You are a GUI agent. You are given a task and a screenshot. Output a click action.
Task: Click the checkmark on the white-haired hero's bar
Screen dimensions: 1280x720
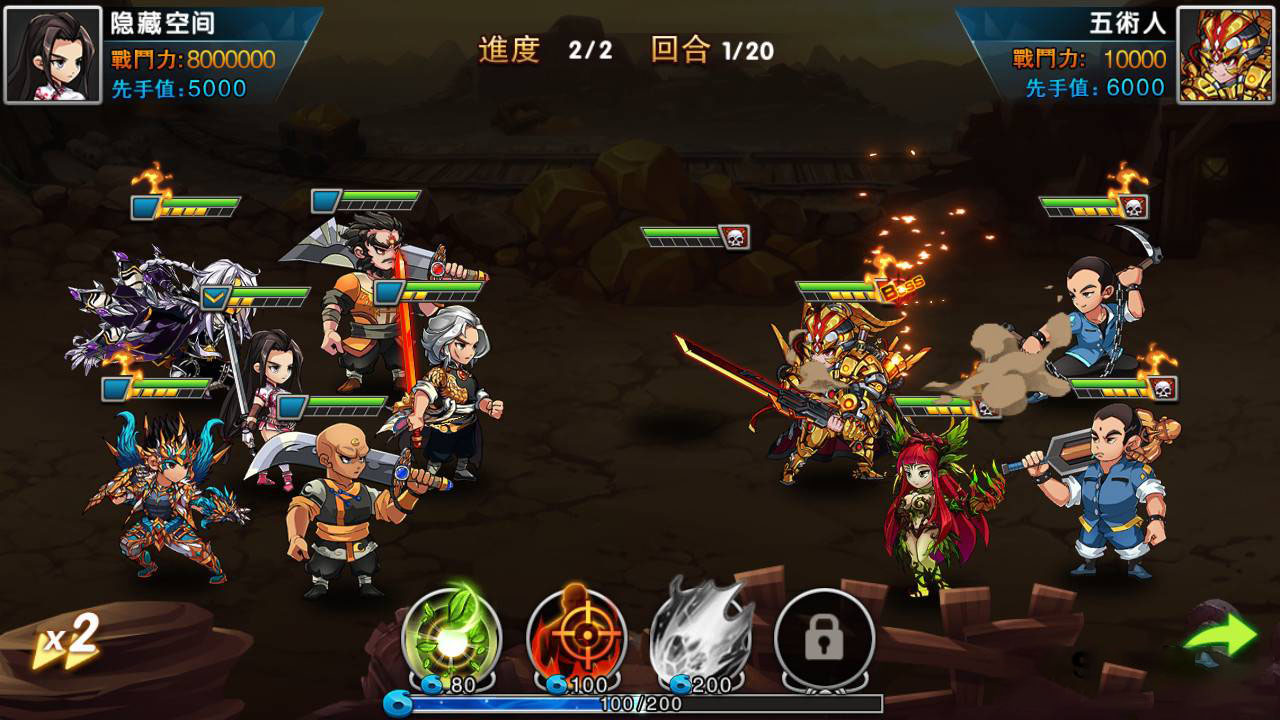click(216, 297)
